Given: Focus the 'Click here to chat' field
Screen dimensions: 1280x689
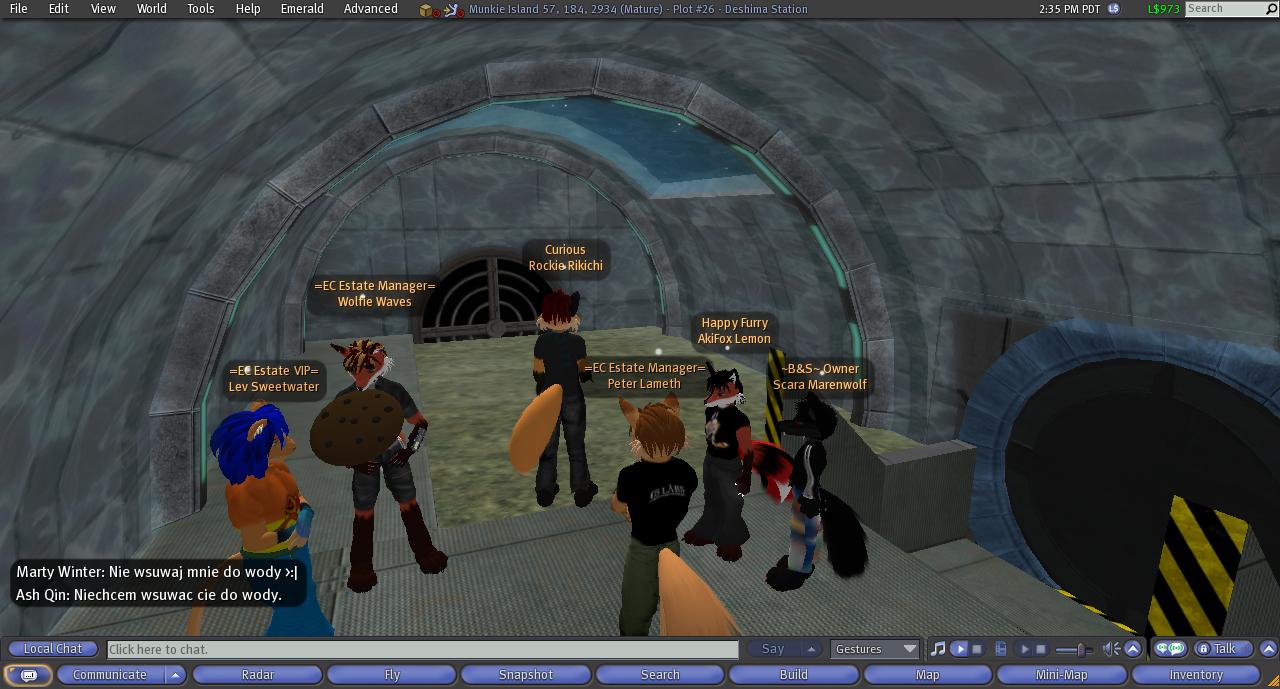Looking at the screenshot, I should click(x=422, y=649).
